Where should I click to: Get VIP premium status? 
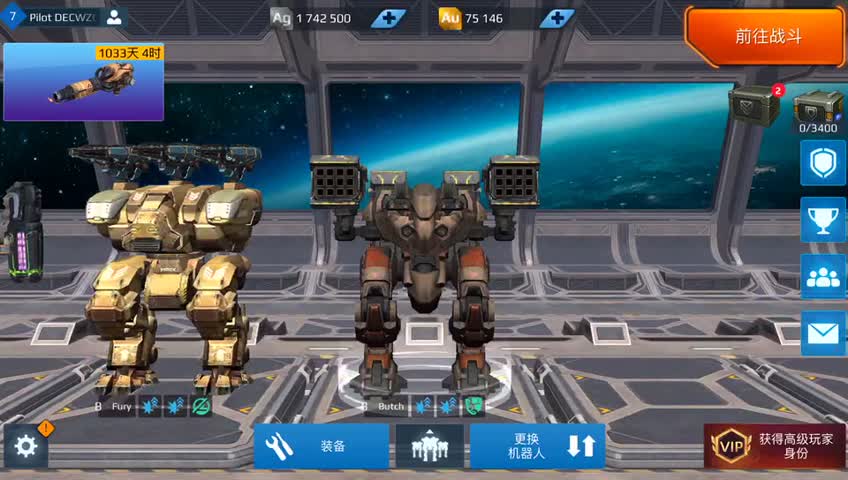click(x=775, y=446)
